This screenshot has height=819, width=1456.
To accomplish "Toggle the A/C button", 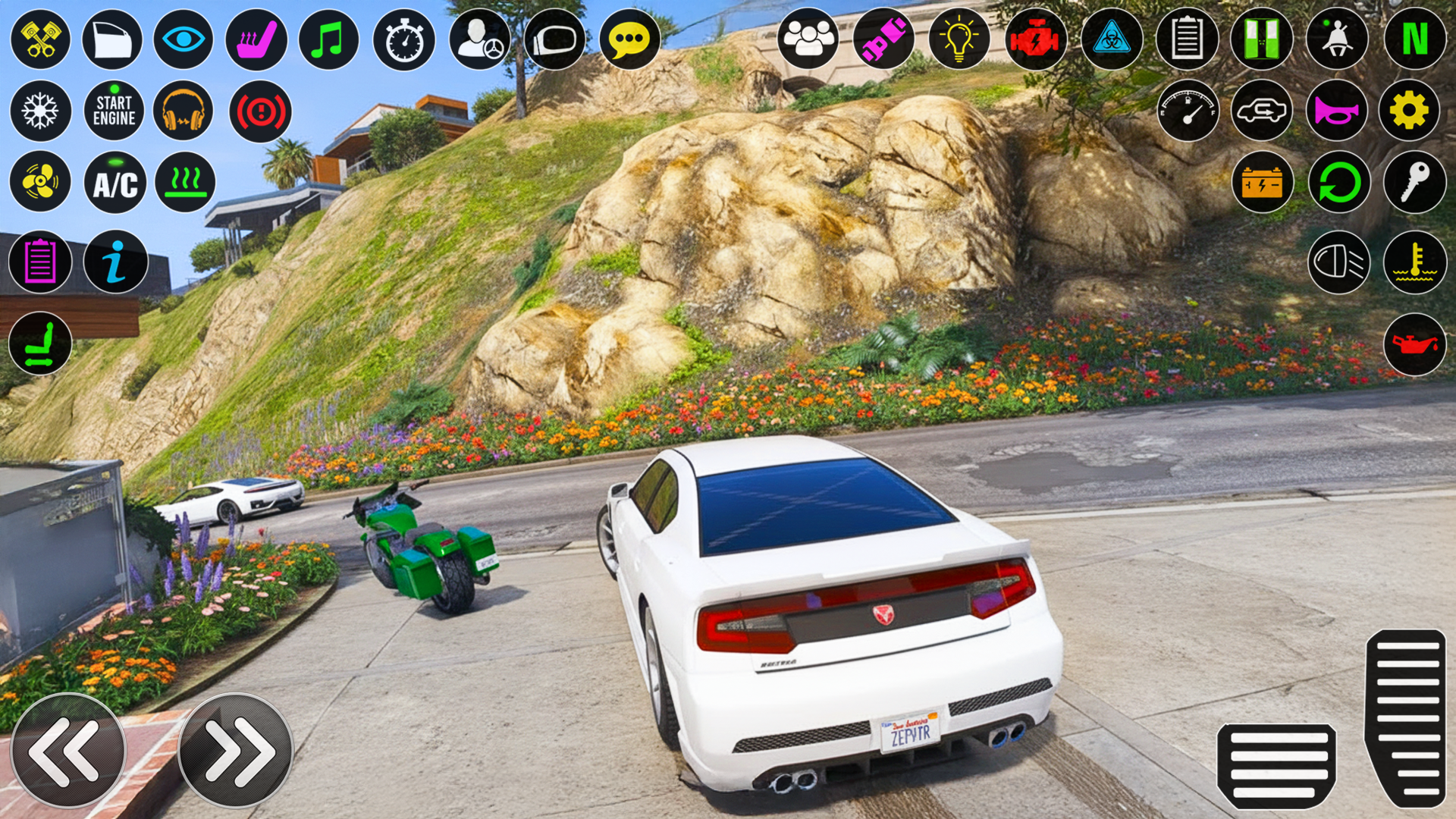I will (115, 183).
